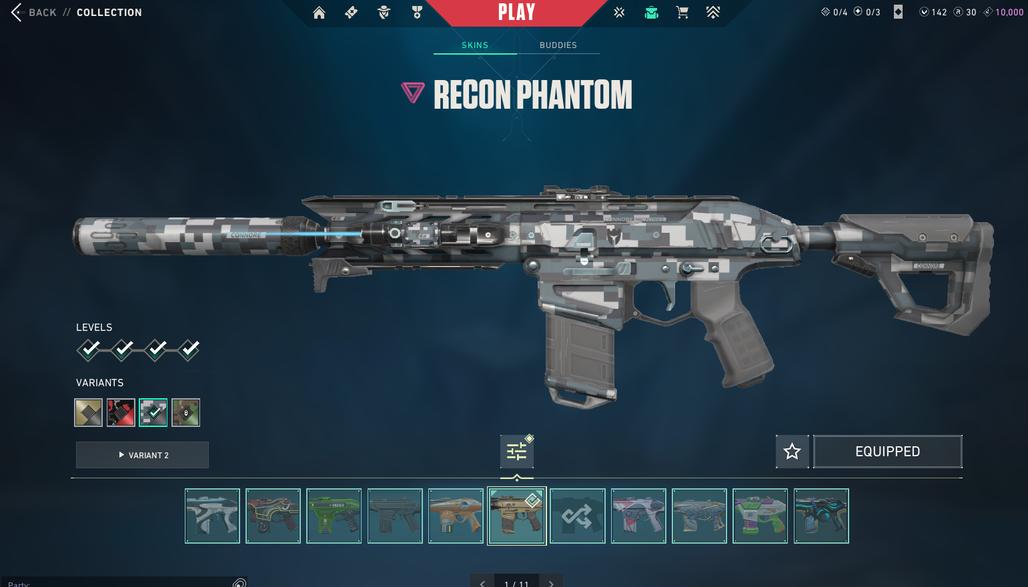Screen dimensions: 1028x587
Task: Favorite this skin with the star button
Action: click(792, 452)
